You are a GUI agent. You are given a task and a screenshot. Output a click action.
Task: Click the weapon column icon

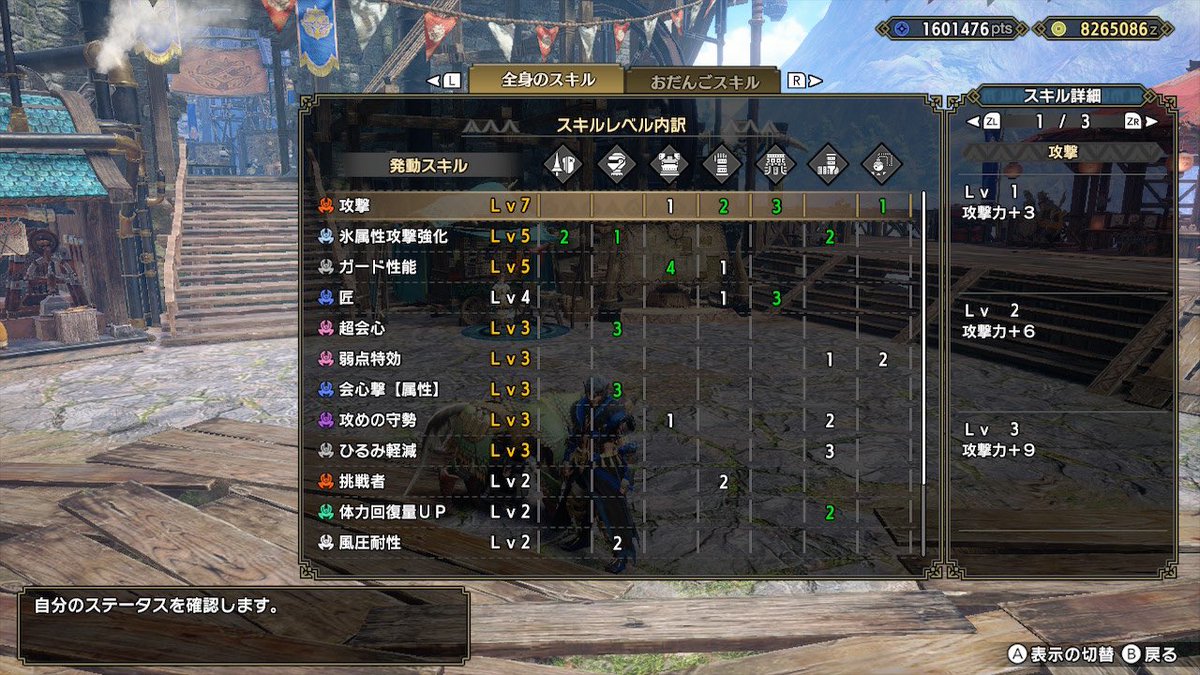[x=564, y=165]
